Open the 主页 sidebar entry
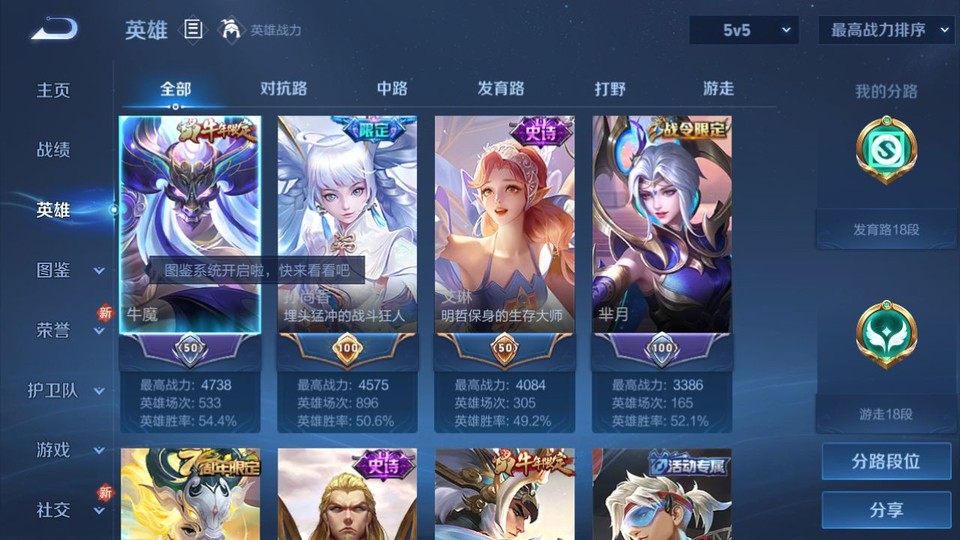The height and width of the screenshot is (540, 960). (54, 90)
